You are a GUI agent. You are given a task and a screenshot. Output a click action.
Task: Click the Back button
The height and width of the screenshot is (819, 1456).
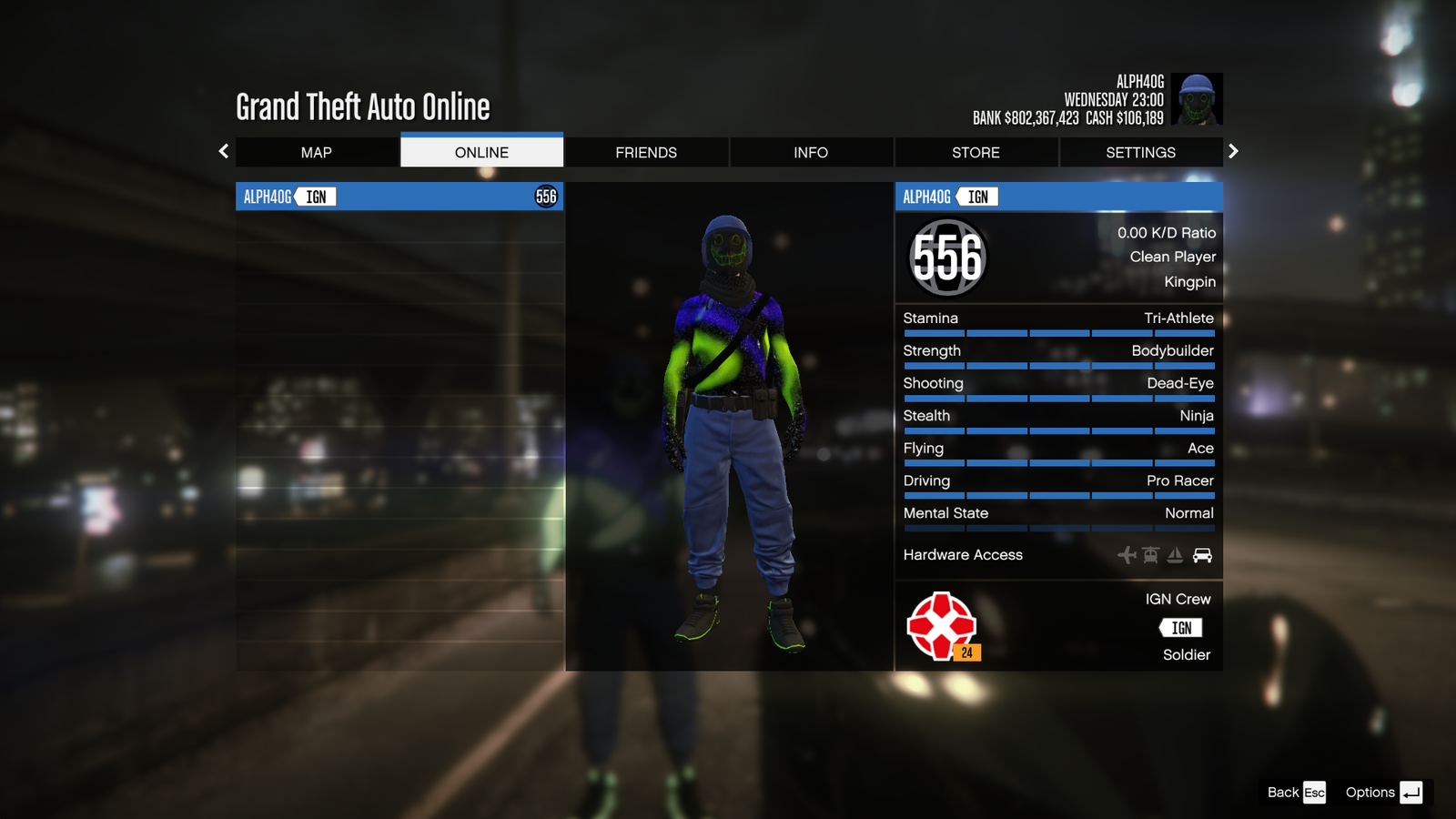[x=1296, y=793]
